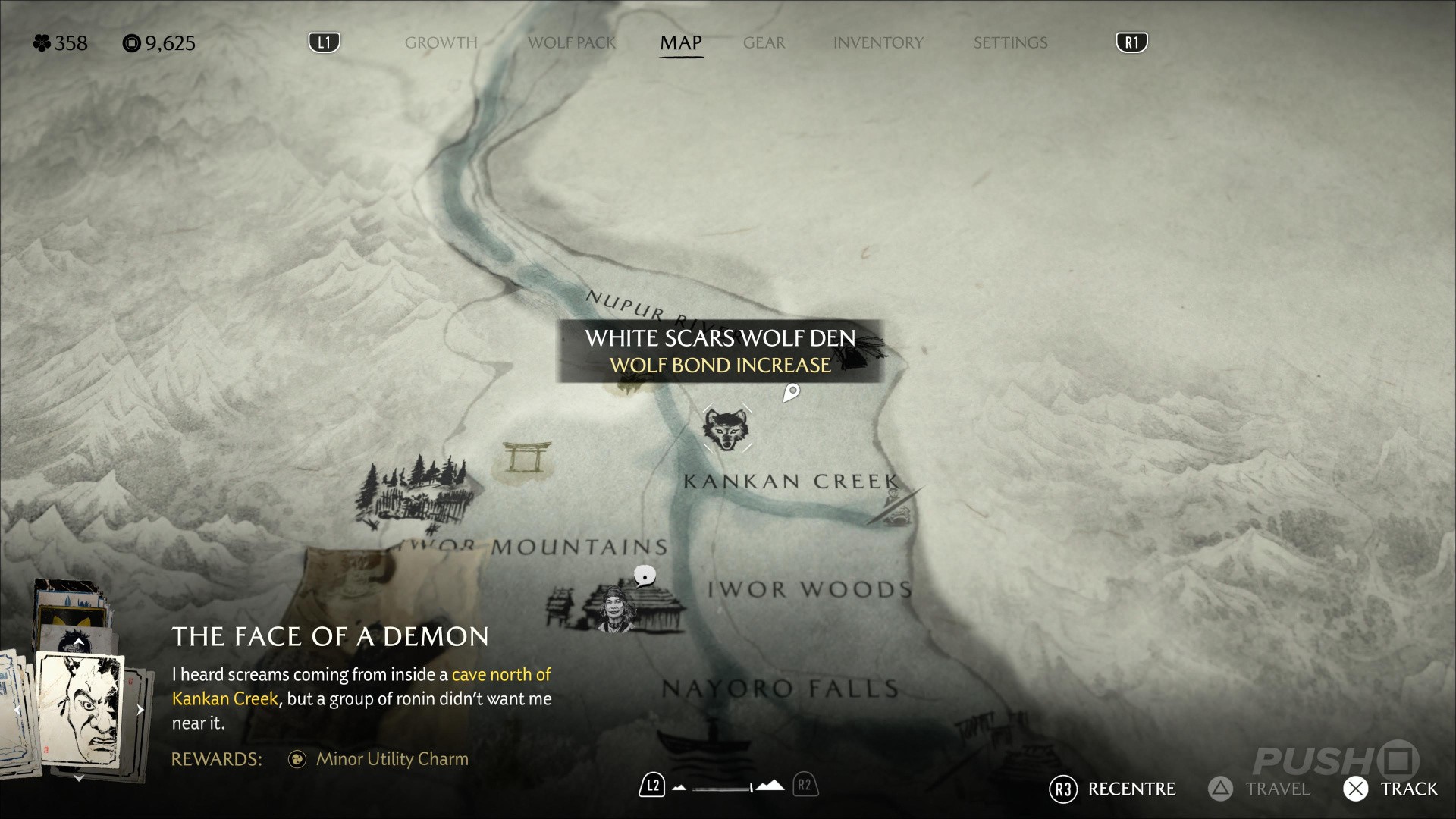This screenshot has height=819, width=1456.
Task: Pick the Face of a Demon quest card
Action: (80, 709)
